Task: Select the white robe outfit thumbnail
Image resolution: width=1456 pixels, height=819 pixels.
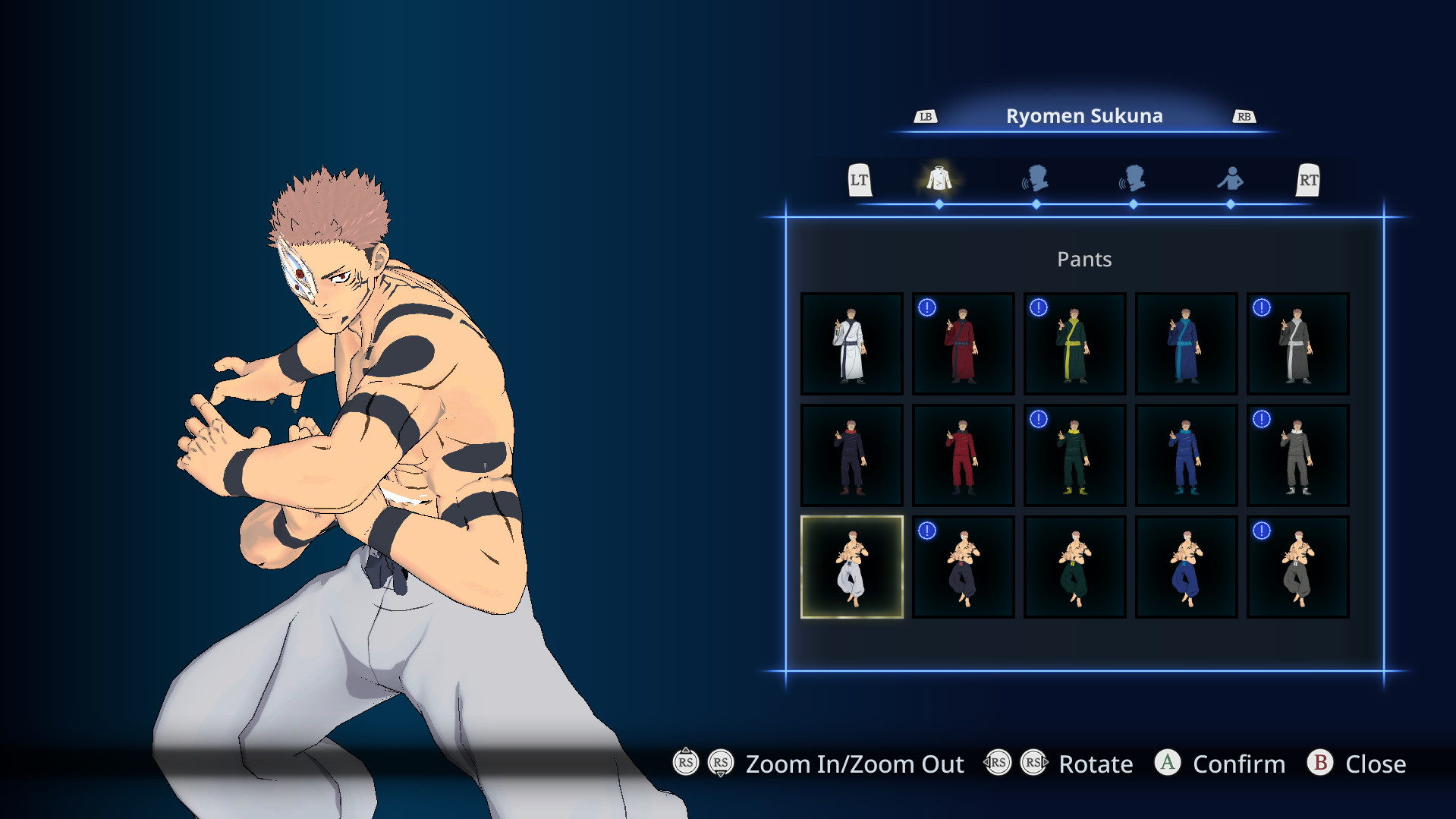Action: pos(851,343)
